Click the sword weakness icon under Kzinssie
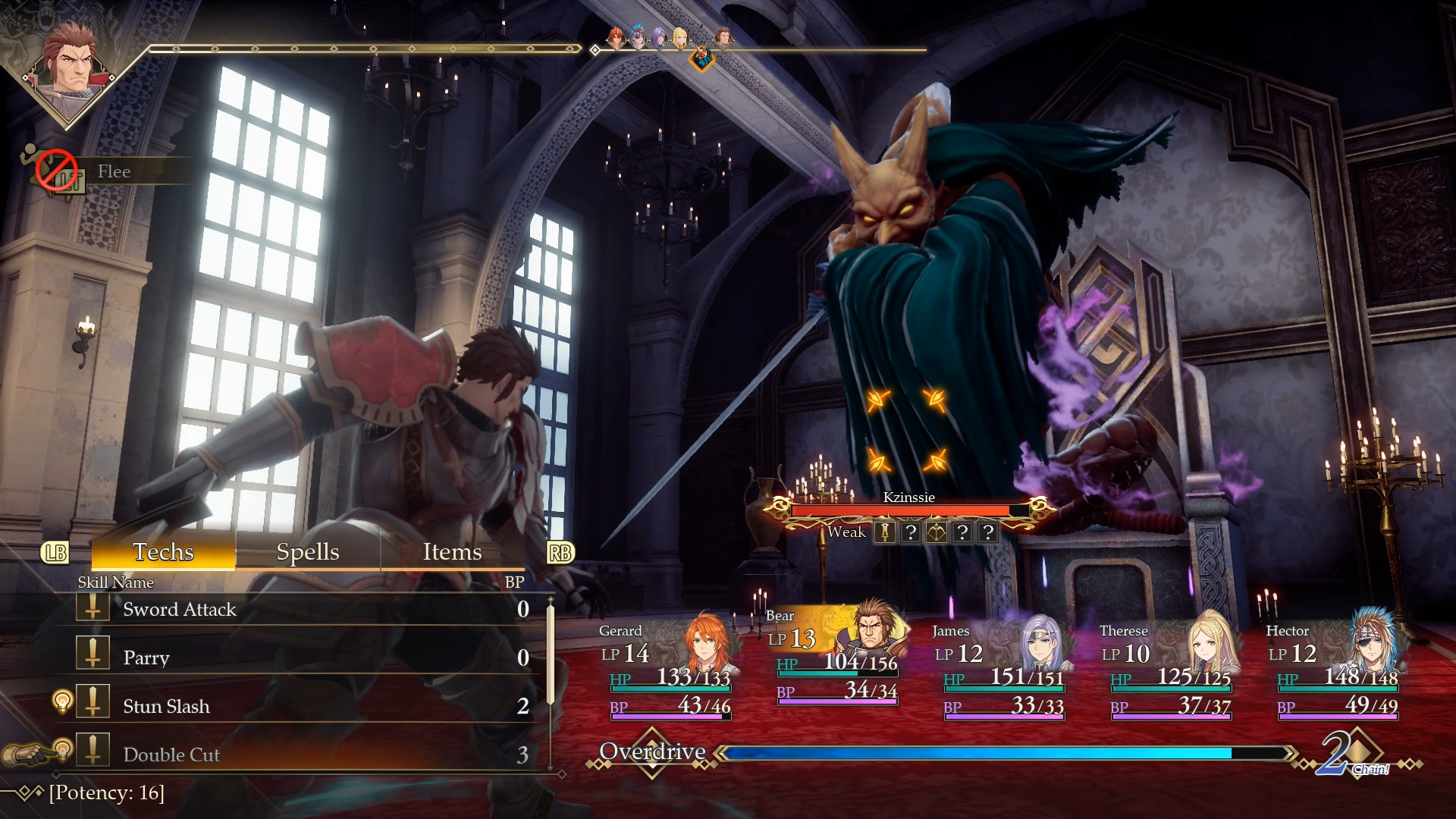The image size is (1456, 819). (884, 532)
